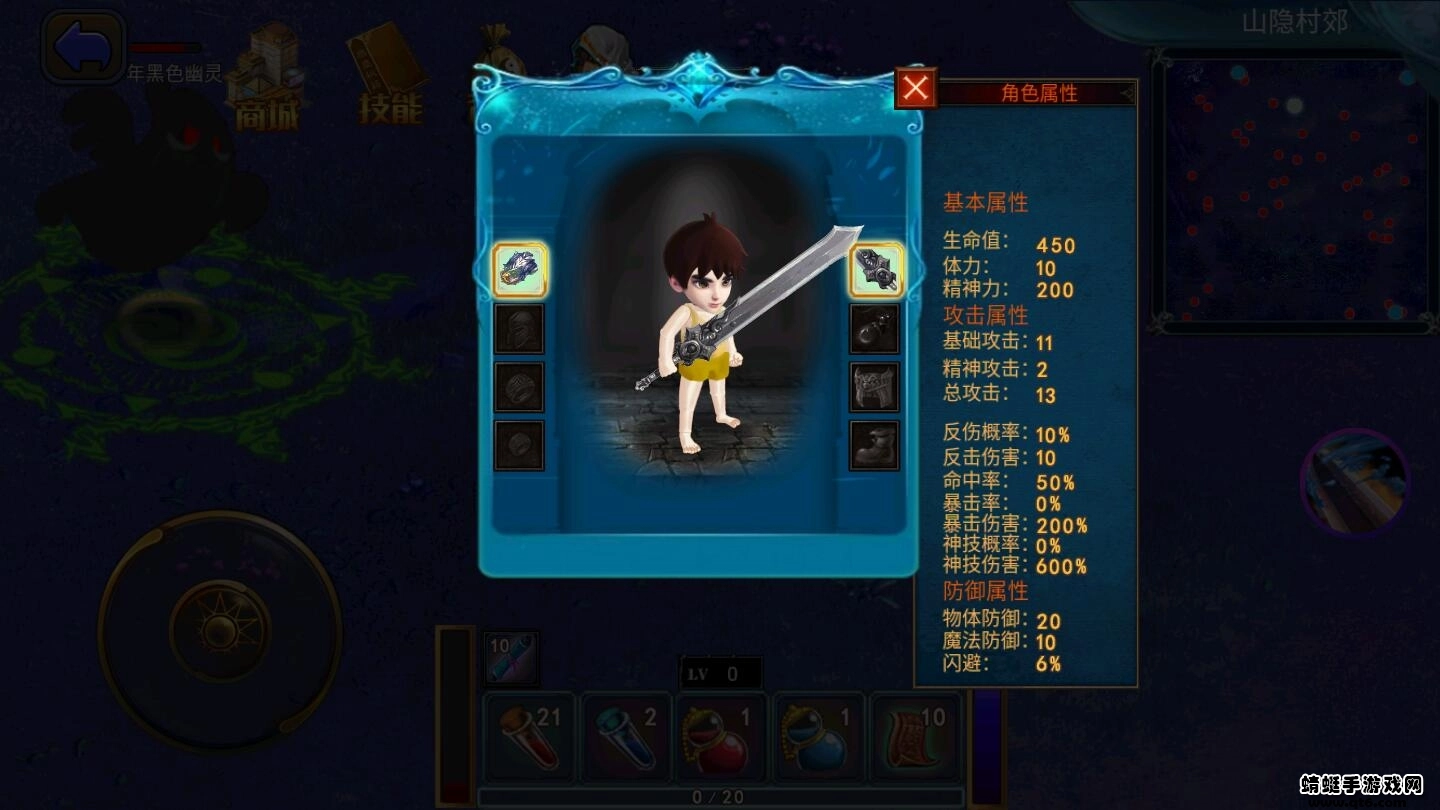
Task: Click the boots equipment slot
Action: tap(874, 448)
